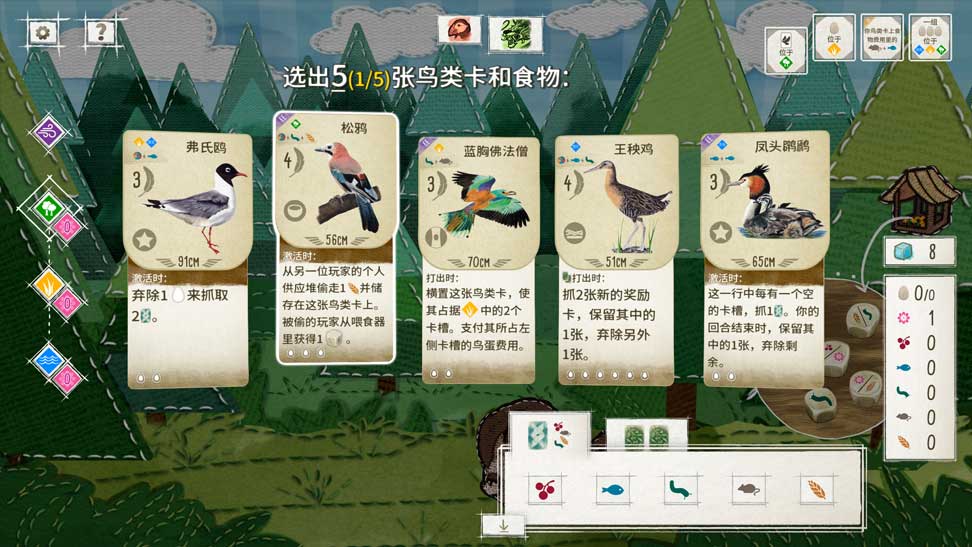Select the forest habitat tree icon

click(48, 209)
